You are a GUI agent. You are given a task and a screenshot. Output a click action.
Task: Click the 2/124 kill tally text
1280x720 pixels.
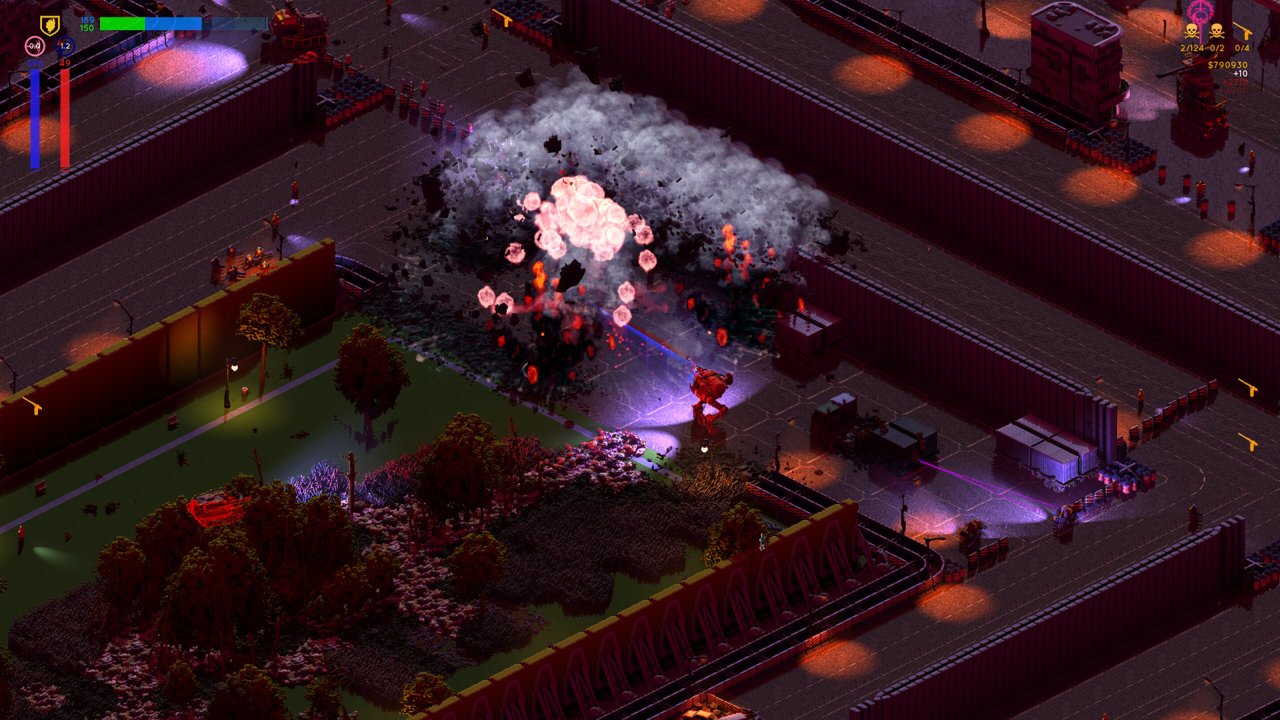coord(1192,48)
